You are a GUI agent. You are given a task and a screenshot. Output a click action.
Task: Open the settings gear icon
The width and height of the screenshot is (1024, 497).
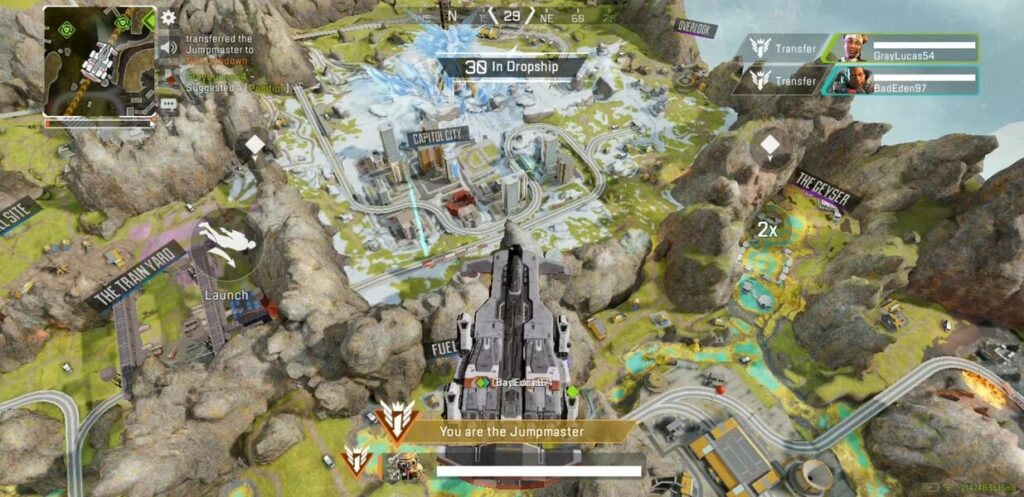tap(168, 17)
